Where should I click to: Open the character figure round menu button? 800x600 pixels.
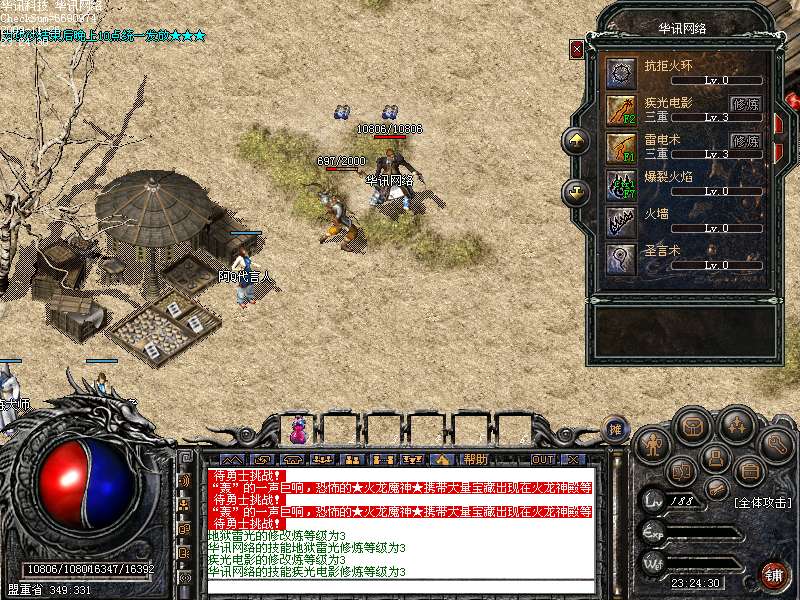click(x=651, y=443)
